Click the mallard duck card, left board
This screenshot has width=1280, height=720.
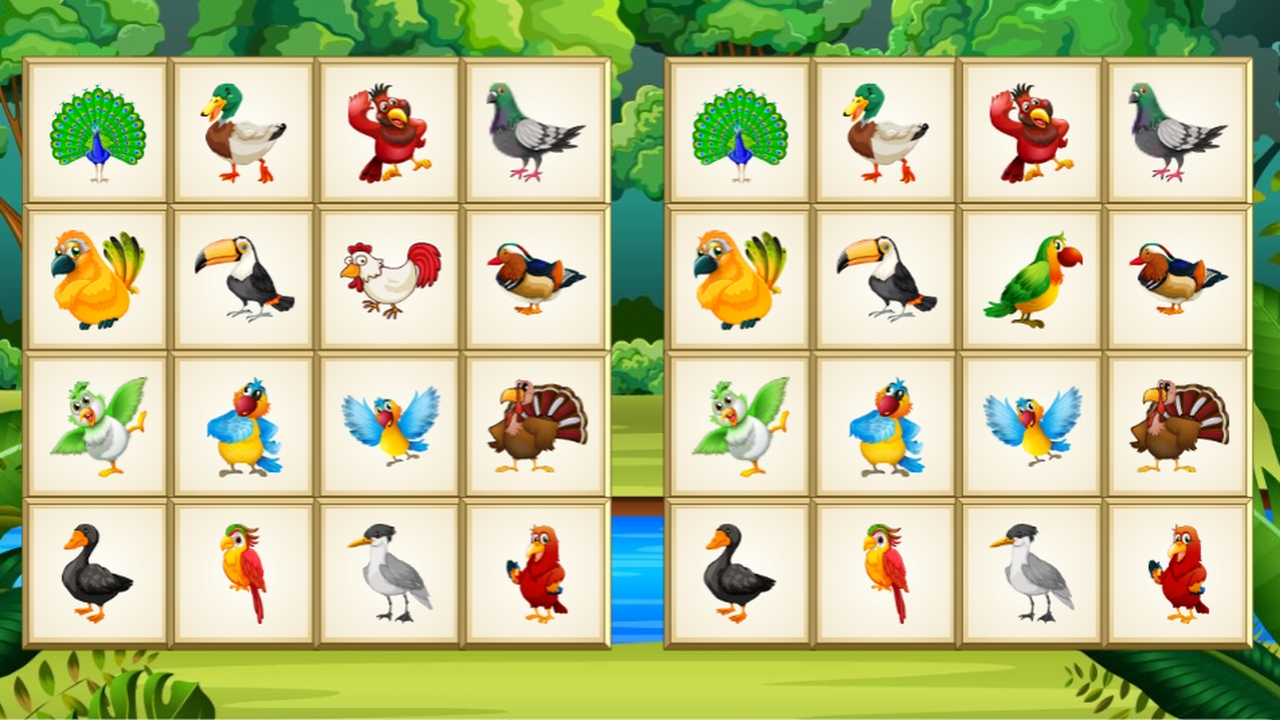(x=242, y=130)
